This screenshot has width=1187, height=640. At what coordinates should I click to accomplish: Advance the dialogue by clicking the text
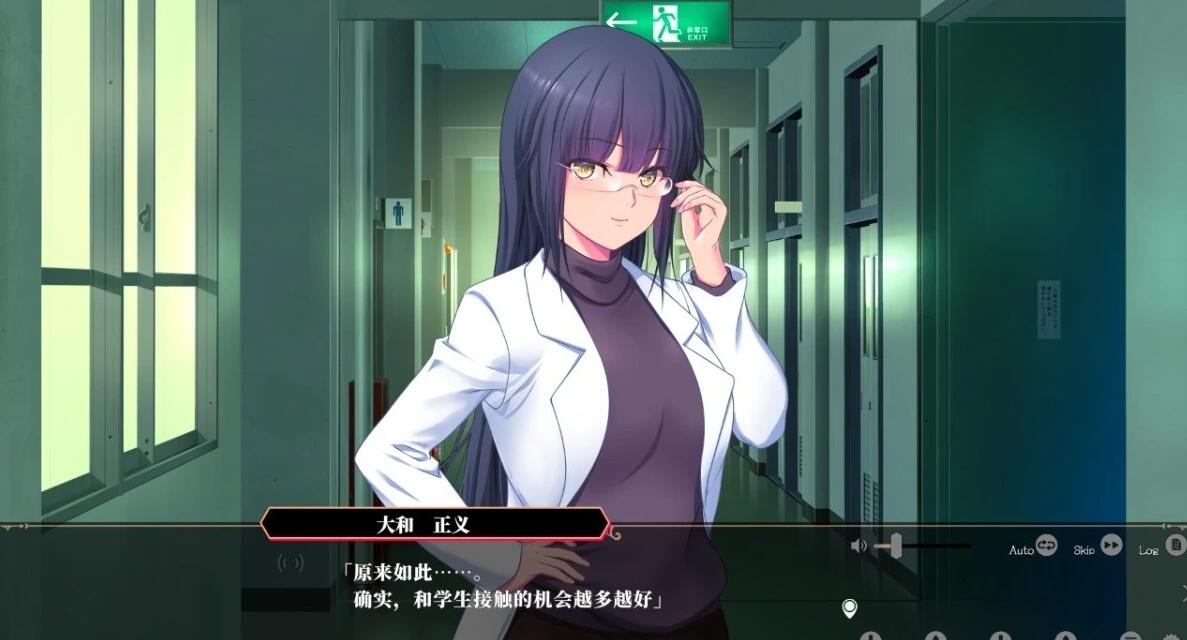(510, 588)
